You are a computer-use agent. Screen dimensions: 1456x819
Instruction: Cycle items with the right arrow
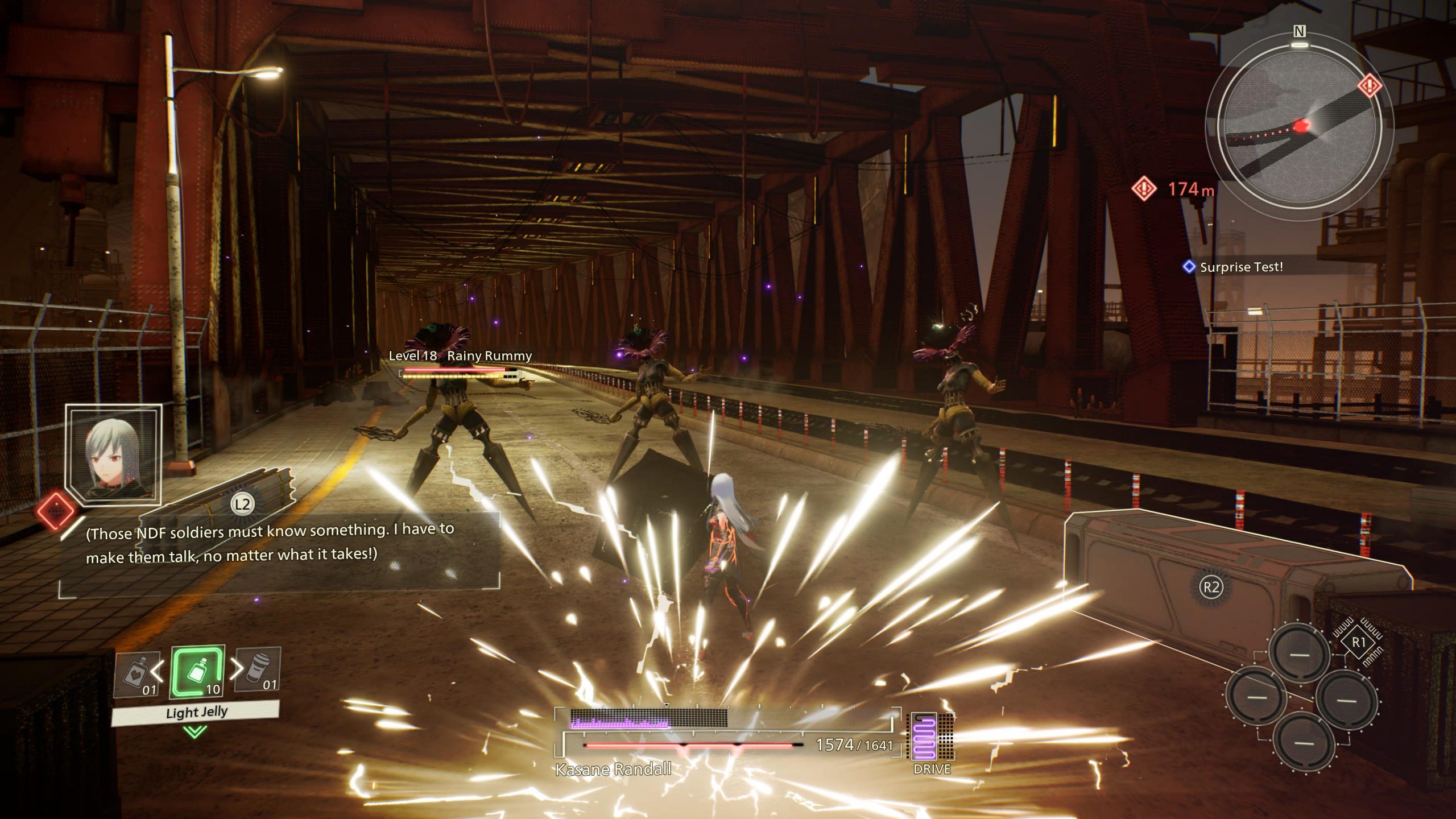coord(236,670)
